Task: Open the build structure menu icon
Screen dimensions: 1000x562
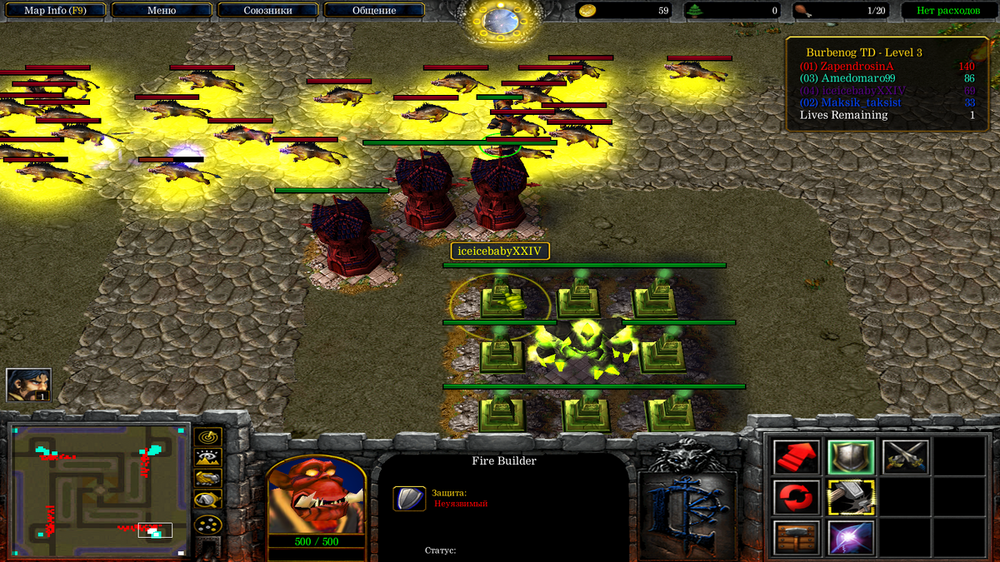Action: [797, 537]
